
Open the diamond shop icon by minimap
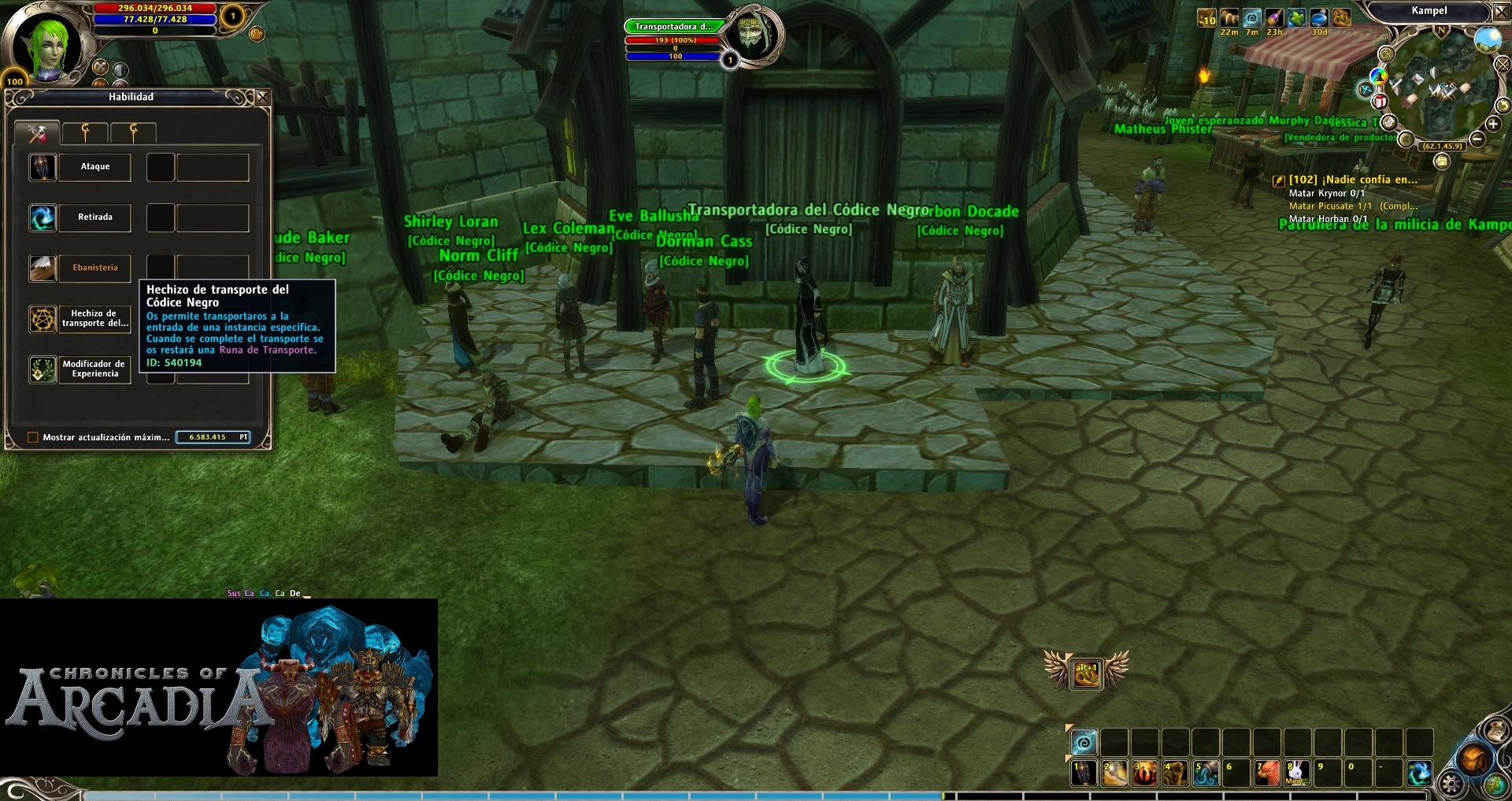click(1365, 89)
